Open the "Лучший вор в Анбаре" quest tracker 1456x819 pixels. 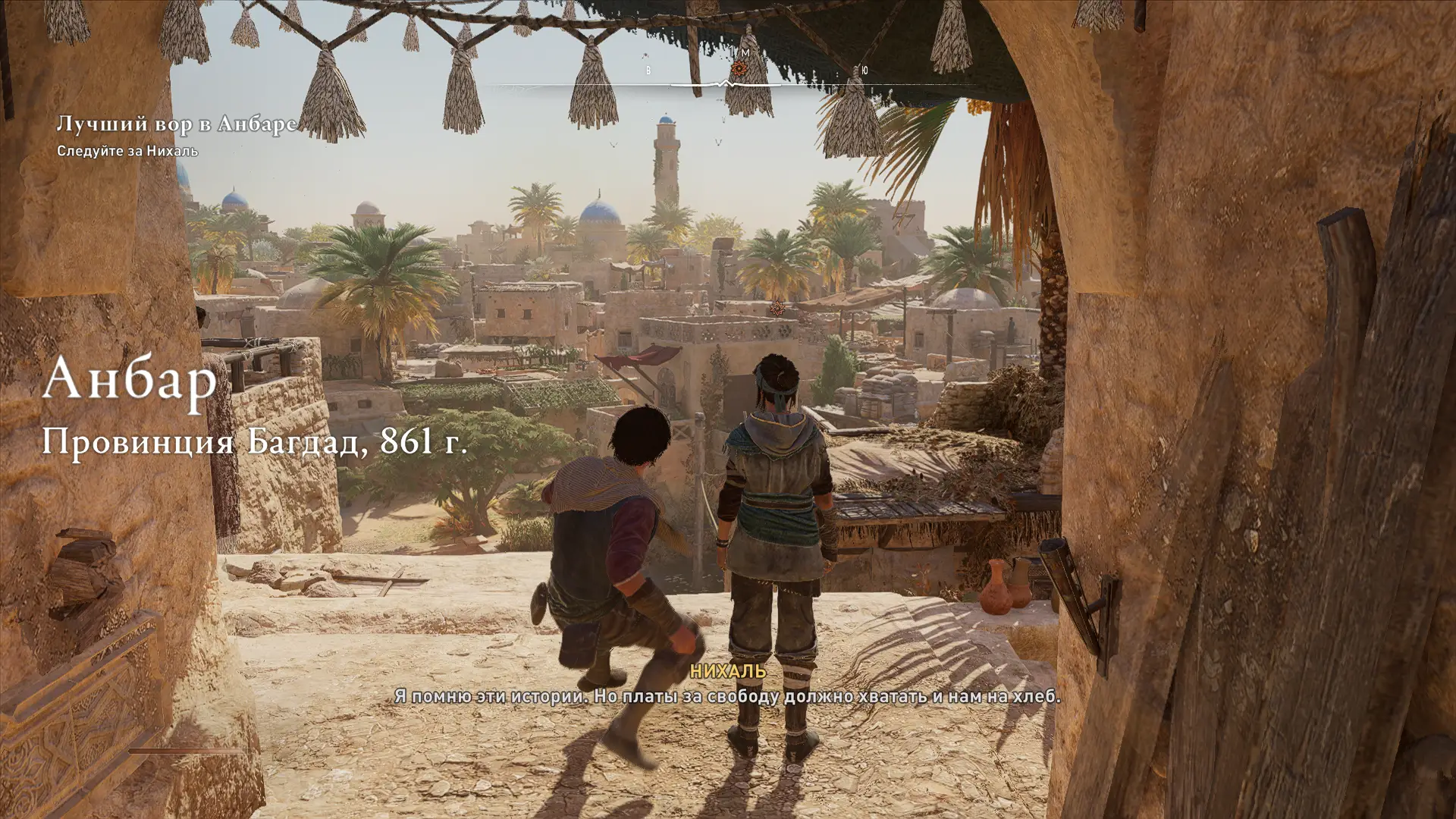[177, 124]
